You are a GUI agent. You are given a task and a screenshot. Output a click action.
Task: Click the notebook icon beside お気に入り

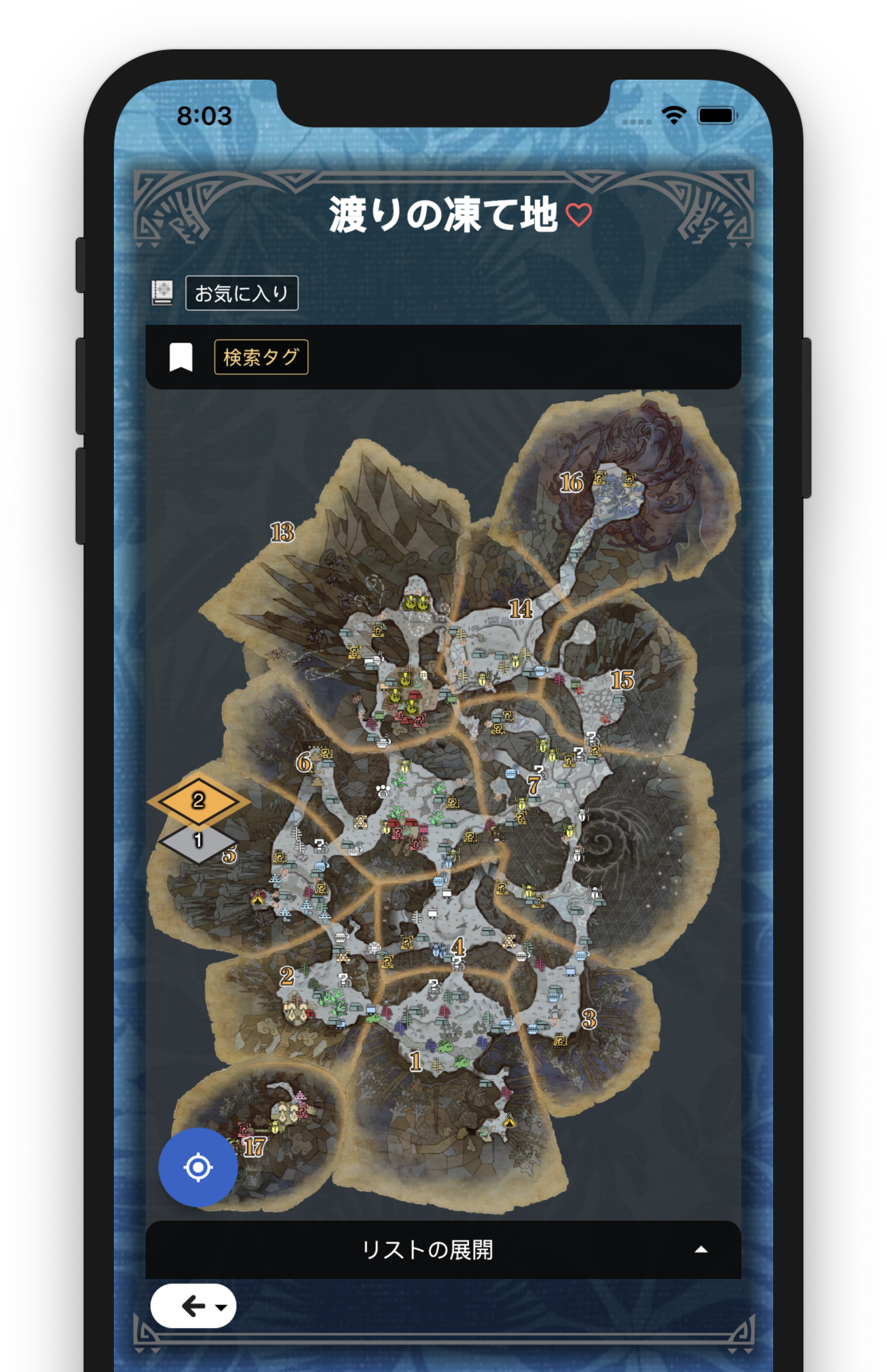pos(162,293)
